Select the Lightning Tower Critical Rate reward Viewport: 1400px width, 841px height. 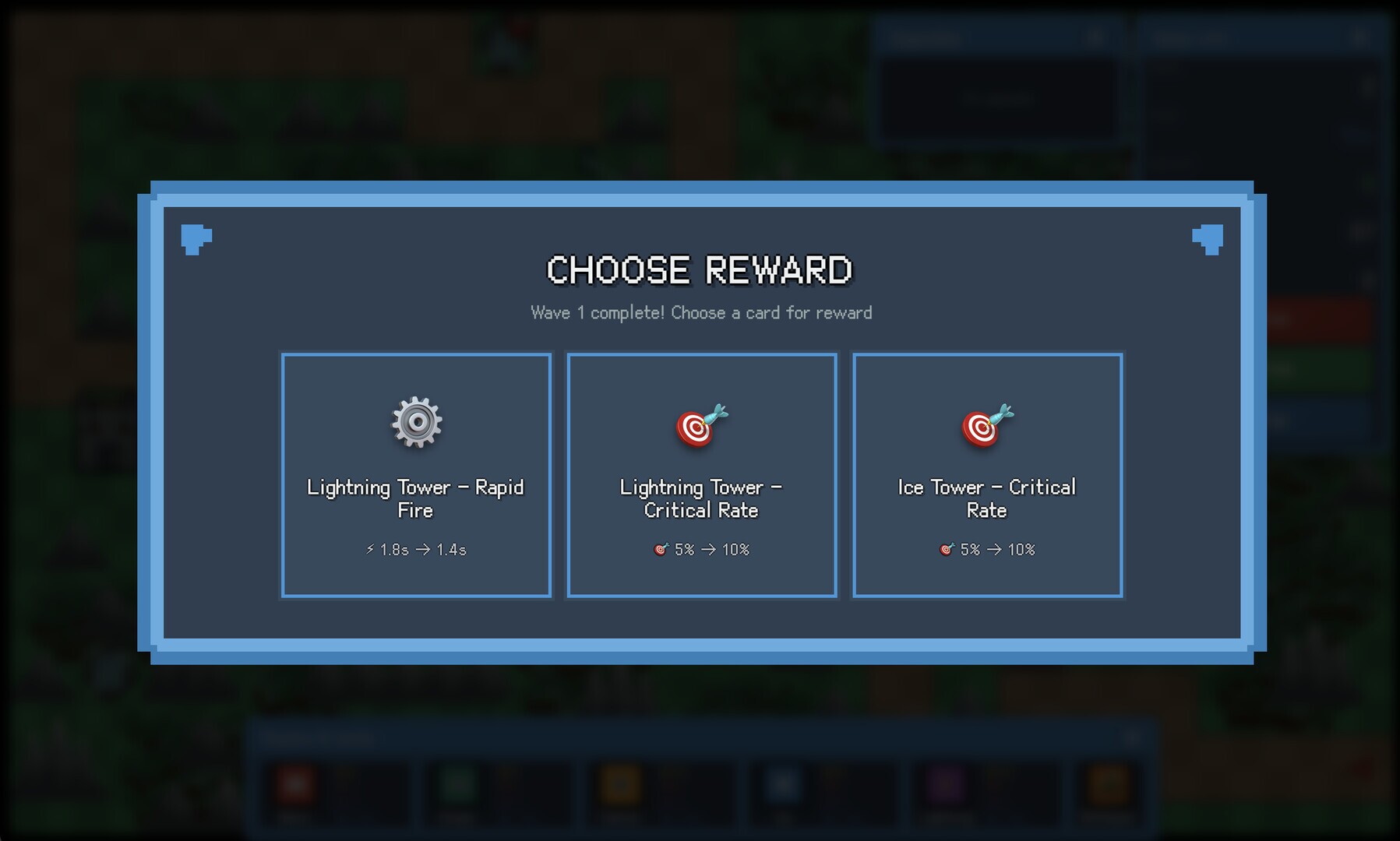point(701,475)
